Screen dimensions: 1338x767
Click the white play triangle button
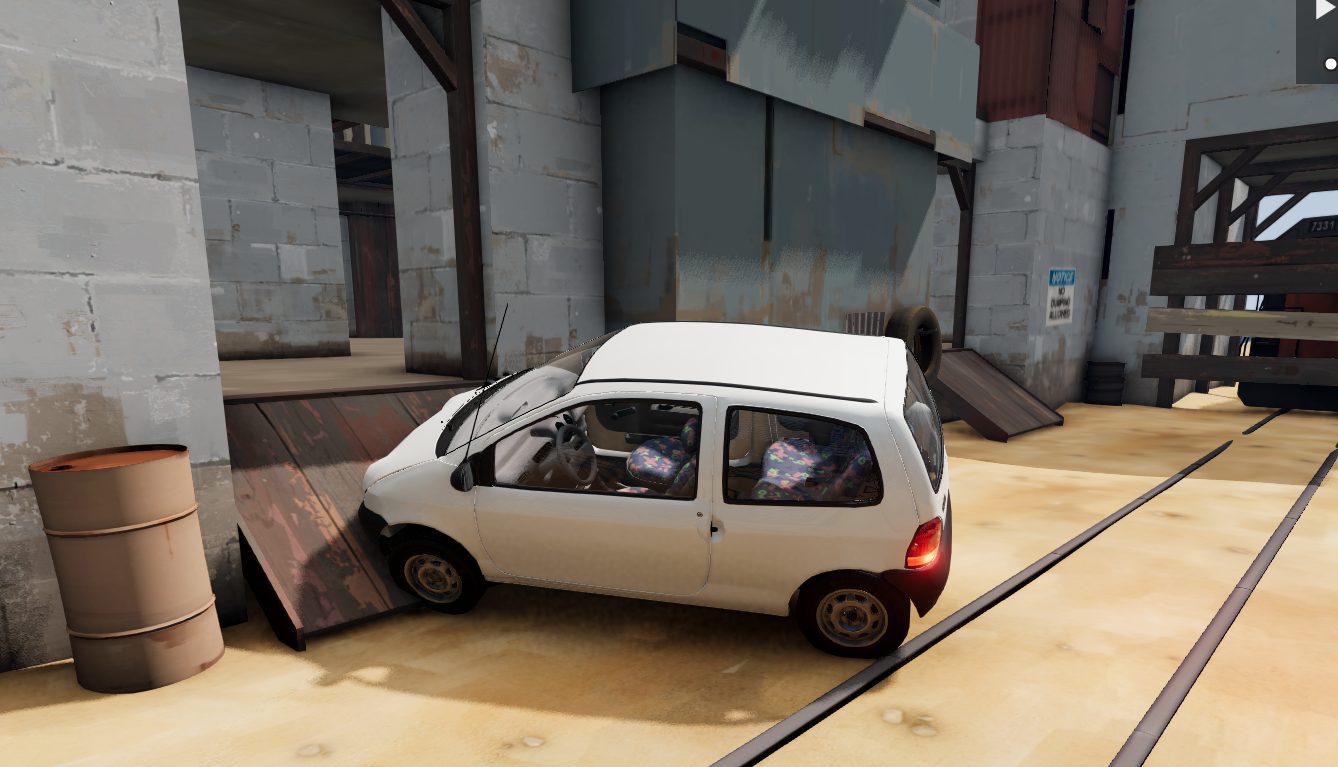1326,11
